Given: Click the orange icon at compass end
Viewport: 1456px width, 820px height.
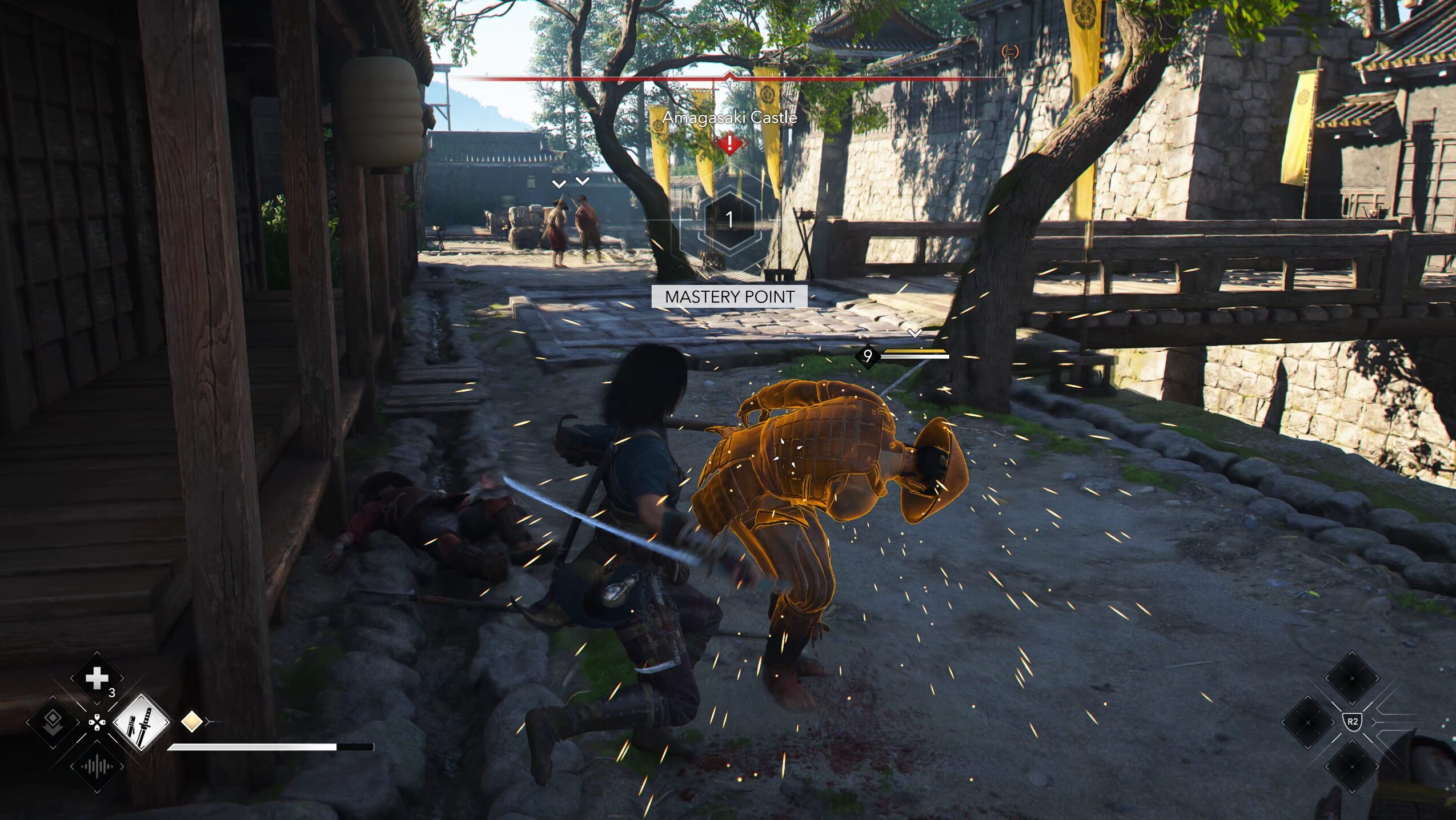Looking at the screenshot, I should pos(1010,52).
